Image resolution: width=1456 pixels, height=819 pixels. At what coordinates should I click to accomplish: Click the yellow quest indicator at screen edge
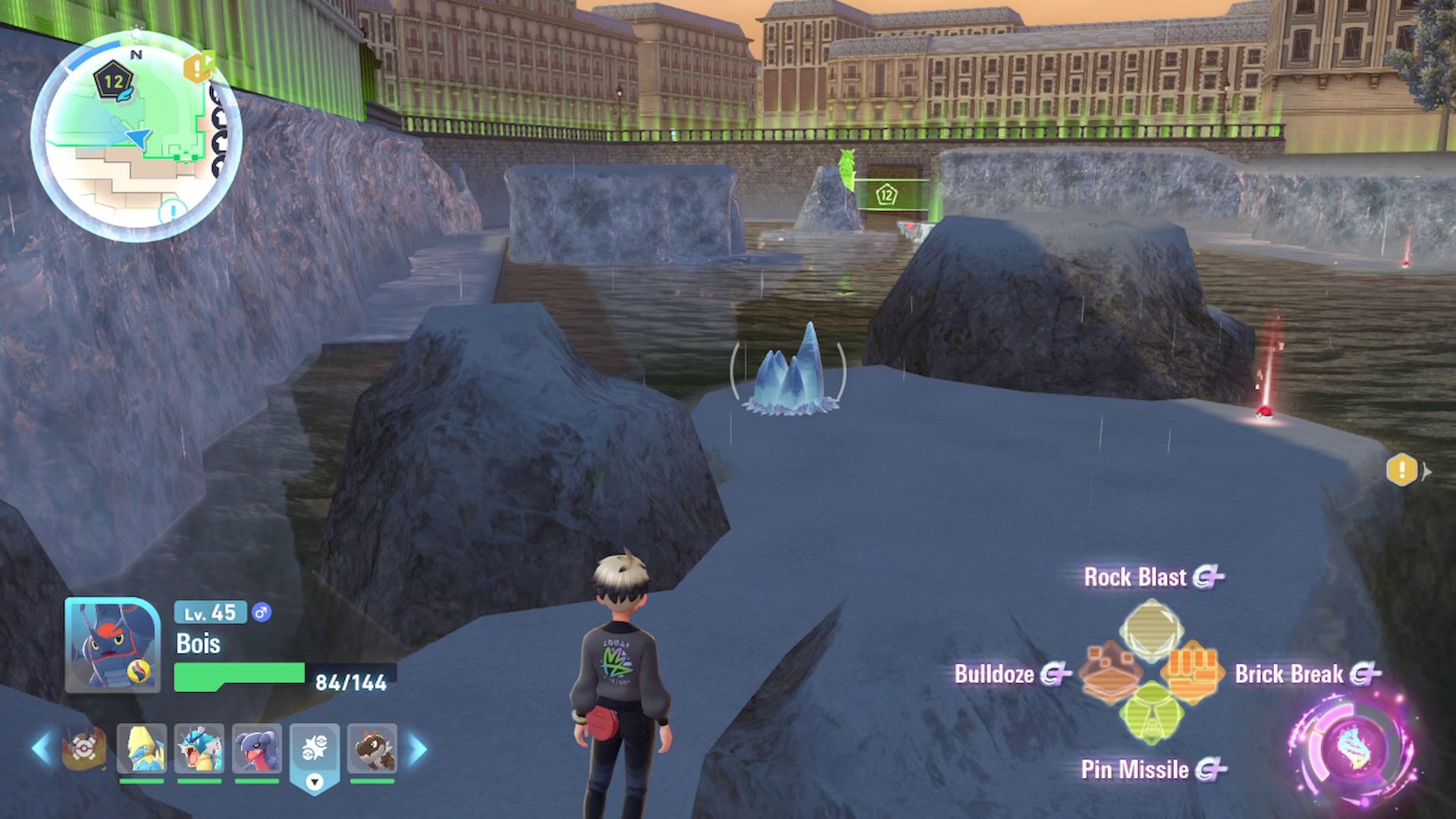[x=1402, y=470]
